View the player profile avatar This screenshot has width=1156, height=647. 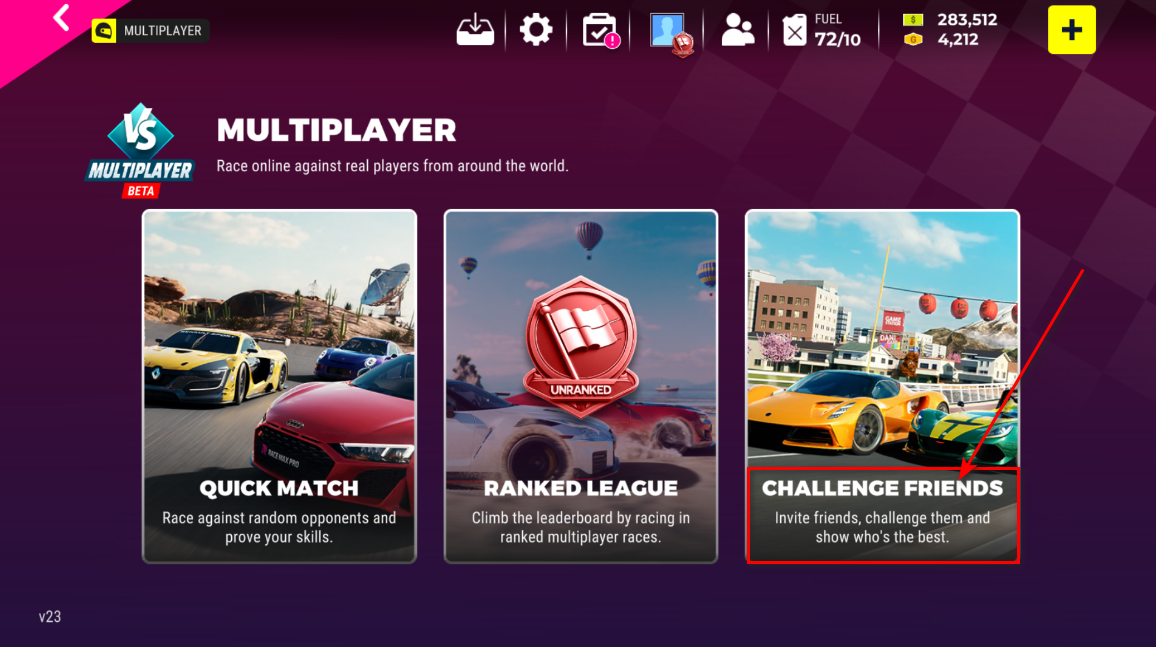tap(668, 31)
